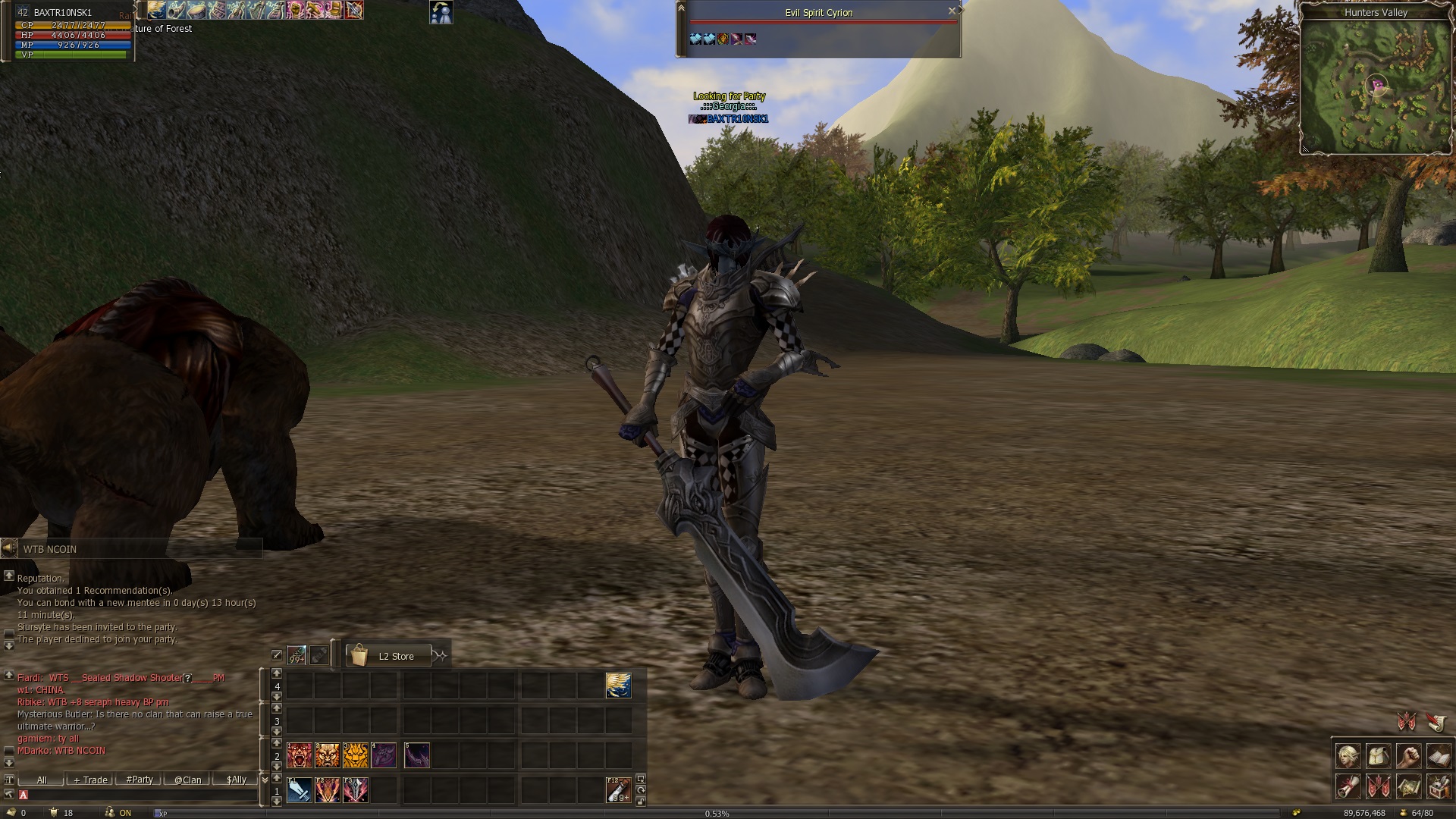Switch to the All chat tab

coord(42,780)
